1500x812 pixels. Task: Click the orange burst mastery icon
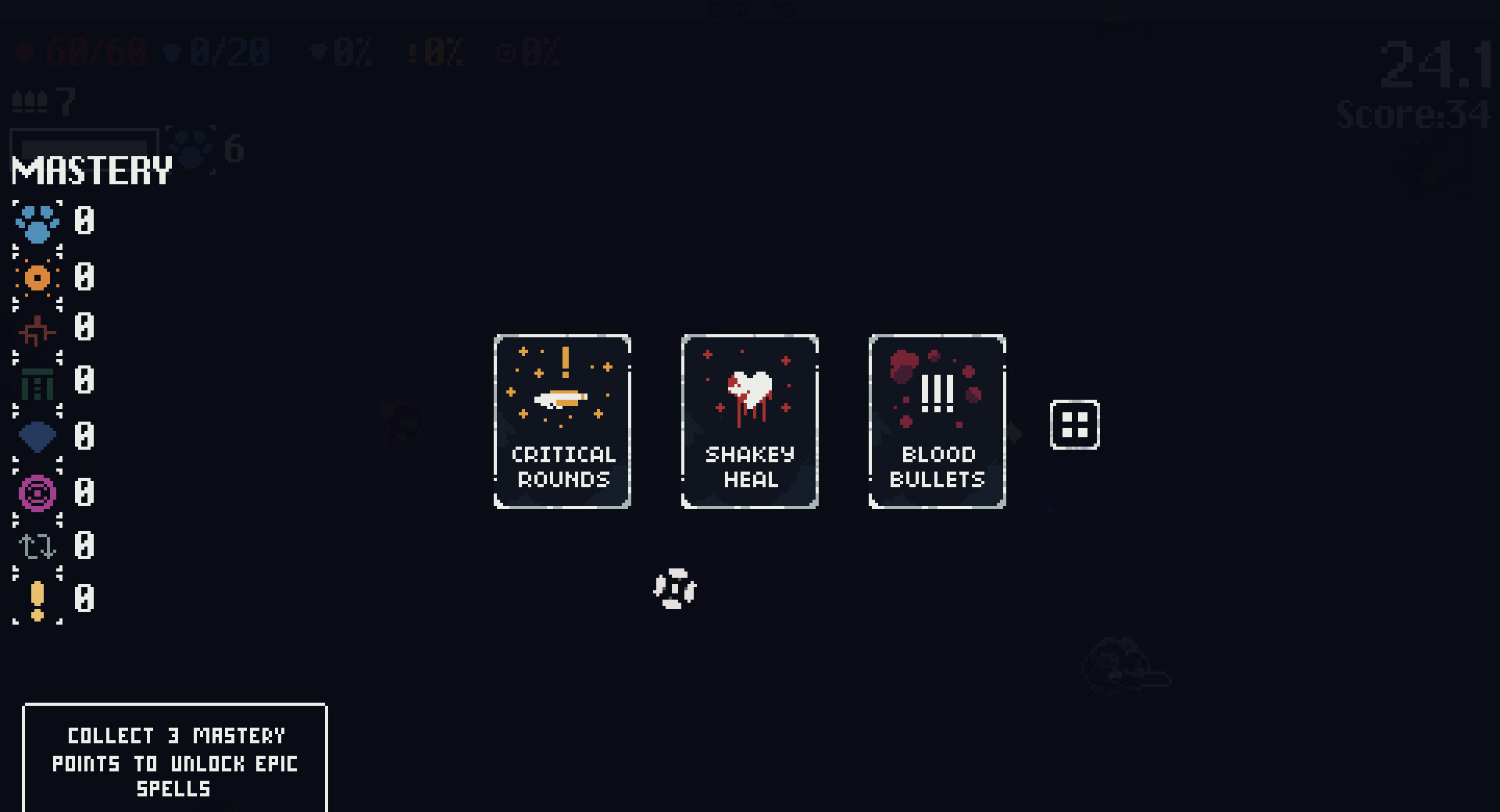point(36,277)
